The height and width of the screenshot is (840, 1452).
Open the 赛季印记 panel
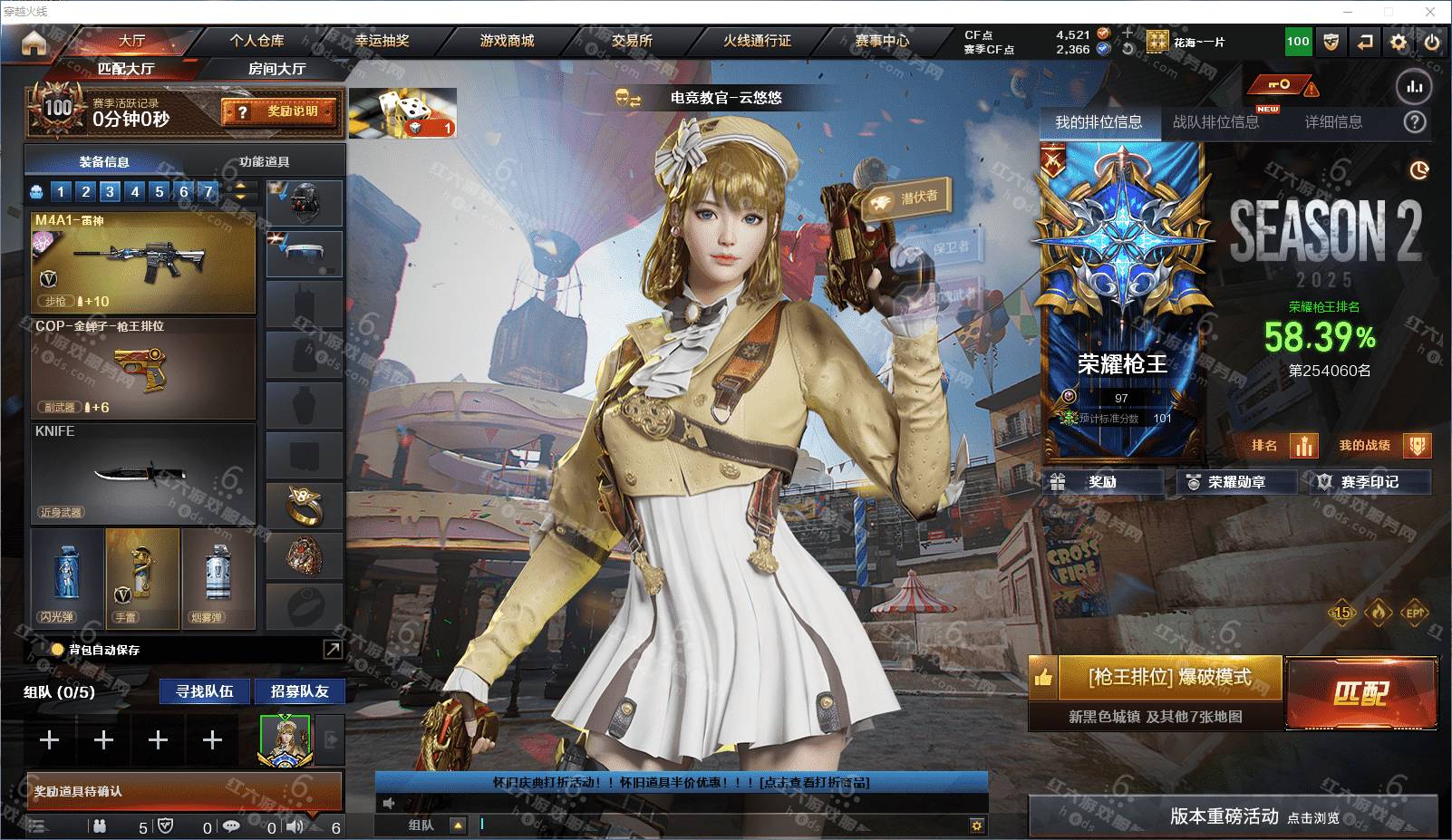coord(1369,482)
